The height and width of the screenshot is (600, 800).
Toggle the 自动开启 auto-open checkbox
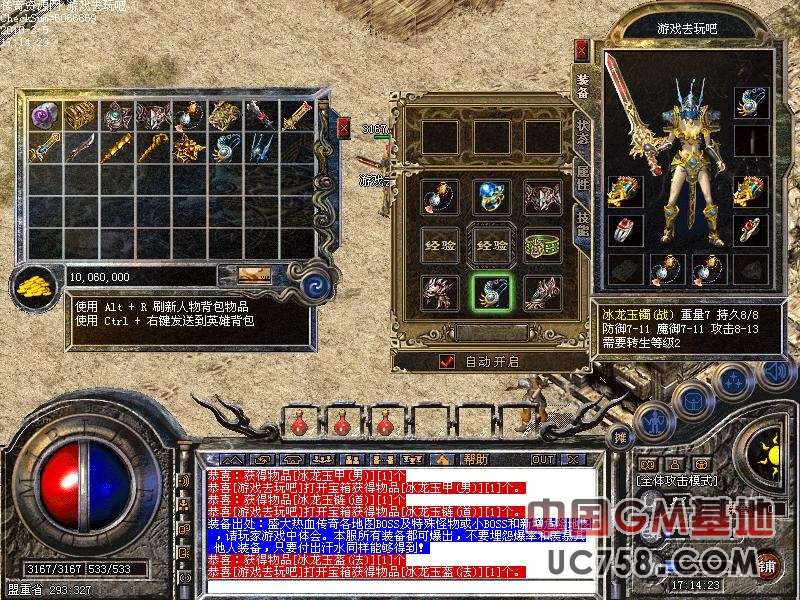point(447,361)
